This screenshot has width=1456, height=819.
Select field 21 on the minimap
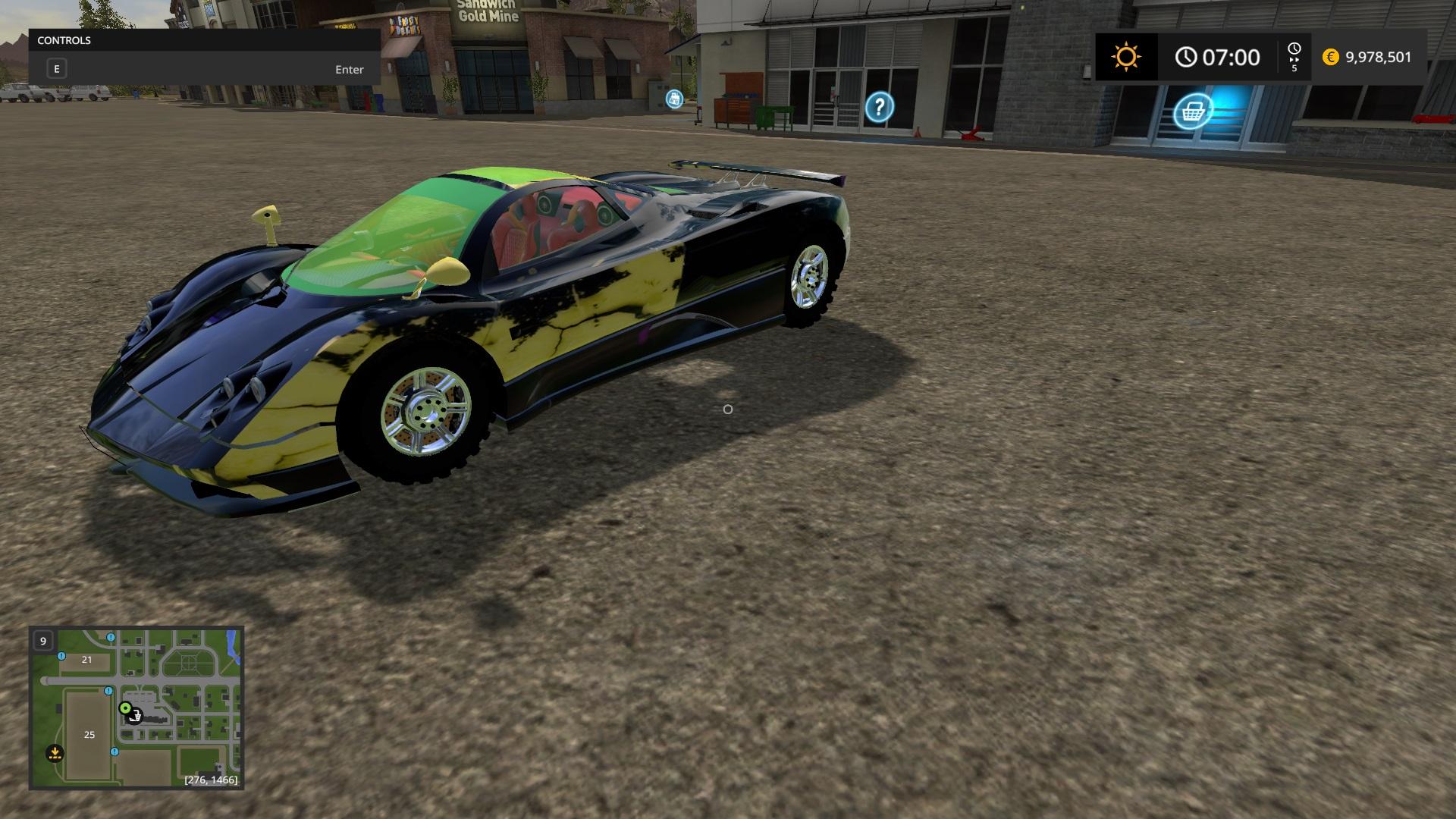(86, 660)
